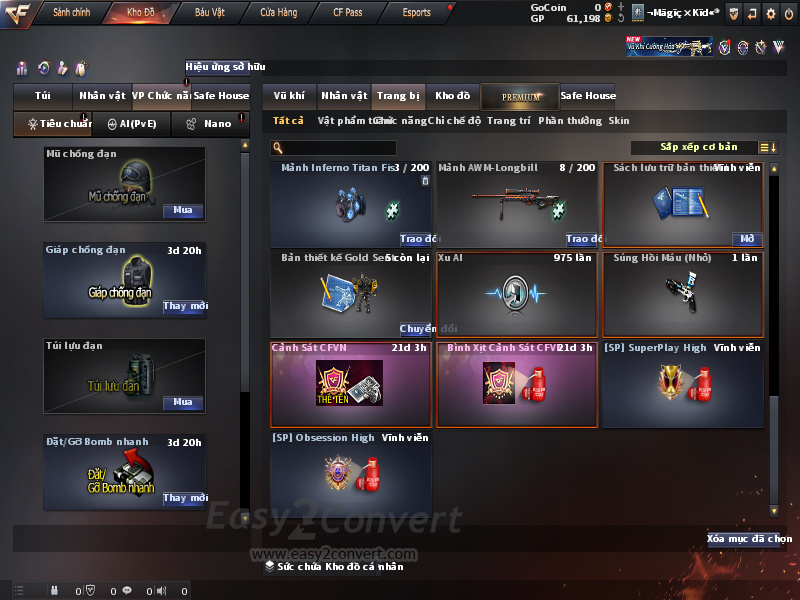Choose the SuperPlay High spray item
Image resolution: width=800 pixels, height=600 pixels.
[x=683, y=383]
